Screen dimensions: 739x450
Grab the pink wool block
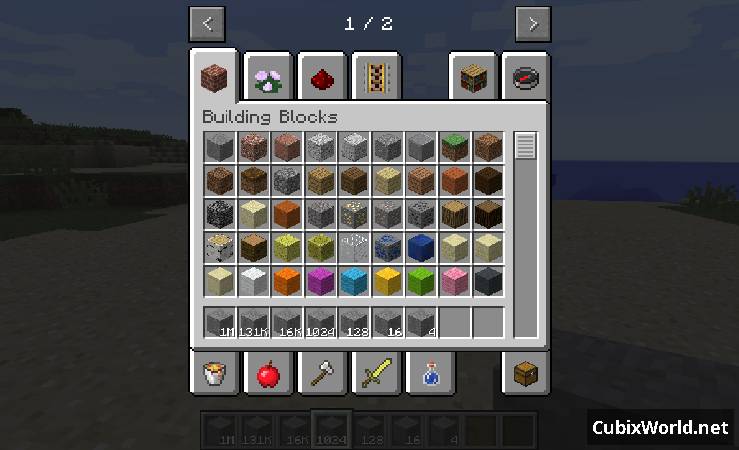(455, 282)
